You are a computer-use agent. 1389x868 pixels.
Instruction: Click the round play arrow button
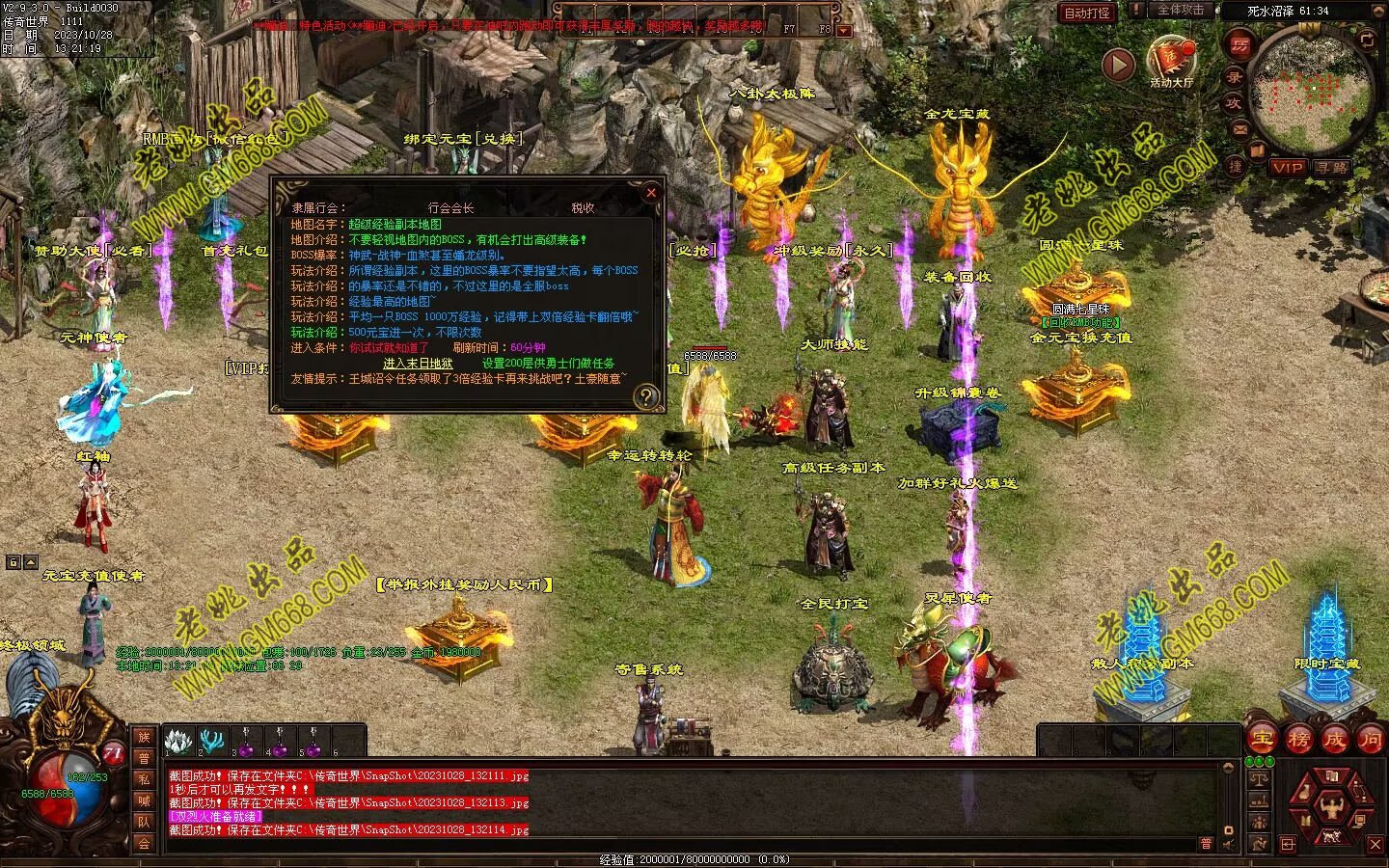1118,65
